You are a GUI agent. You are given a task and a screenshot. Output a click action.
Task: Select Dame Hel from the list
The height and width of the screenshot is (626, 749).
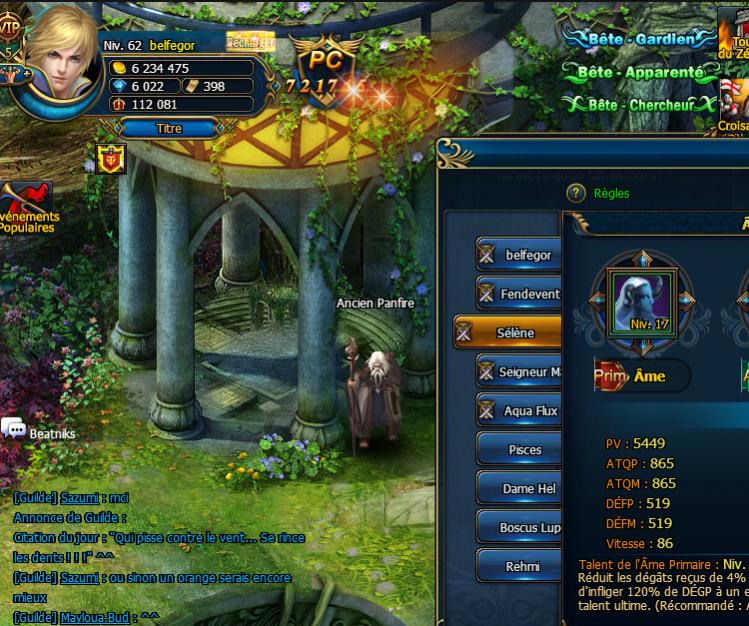click(x=518, y=489)
